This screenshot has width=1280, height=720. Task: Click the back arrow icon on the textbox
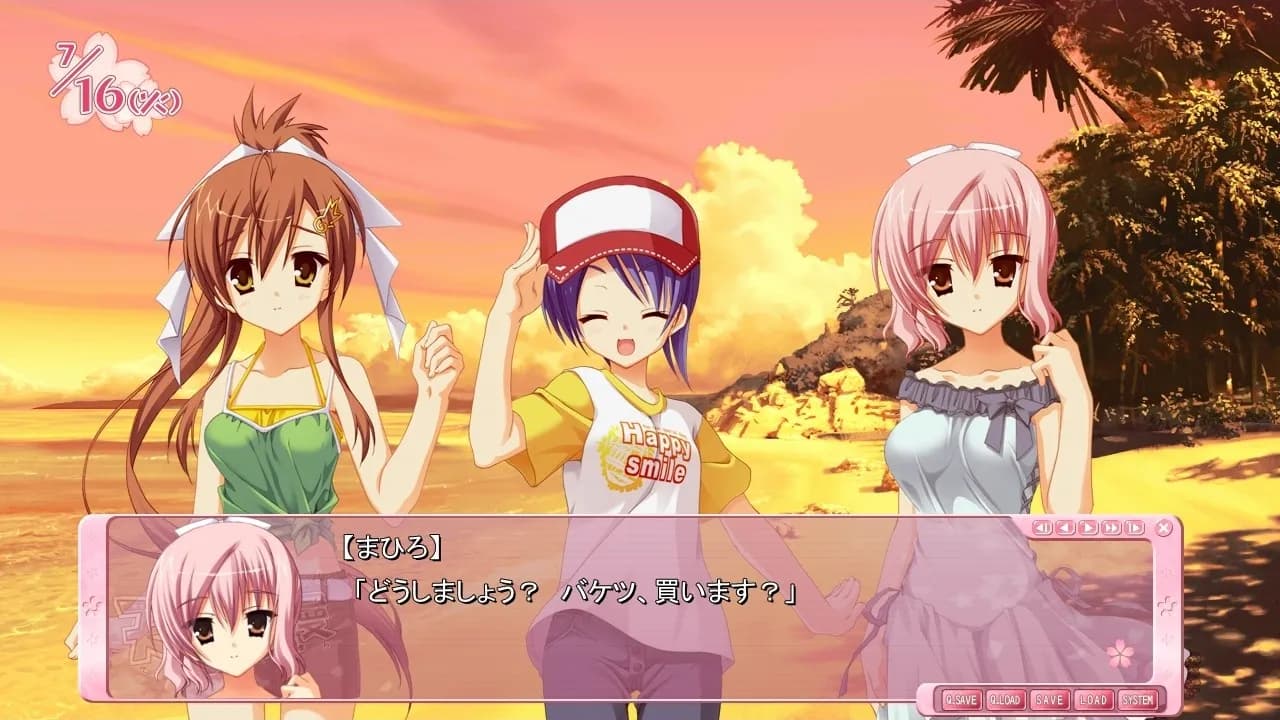click(x=1066, y=528)
